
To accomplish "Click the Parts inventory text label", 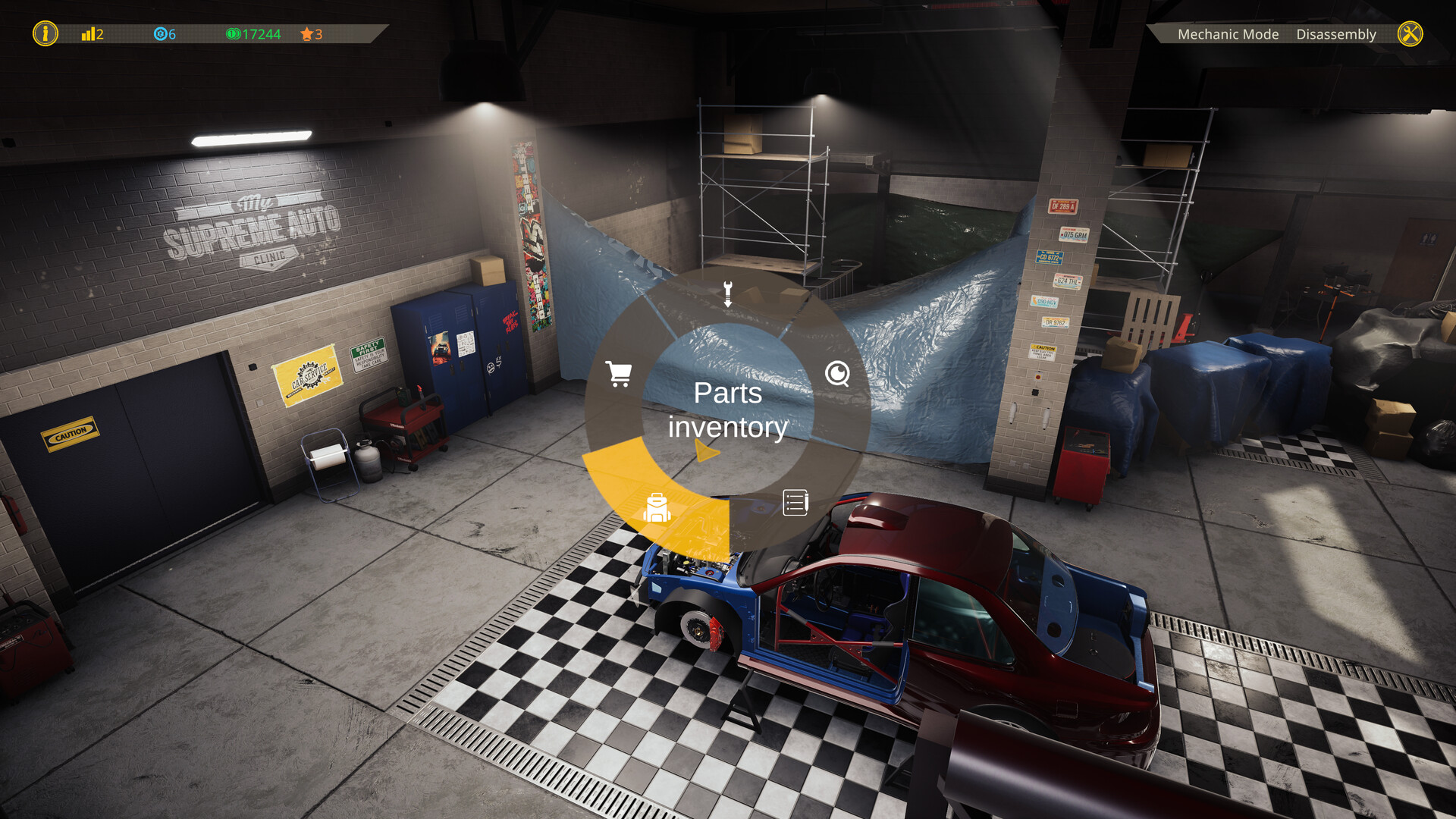I will tap(727, 409).
